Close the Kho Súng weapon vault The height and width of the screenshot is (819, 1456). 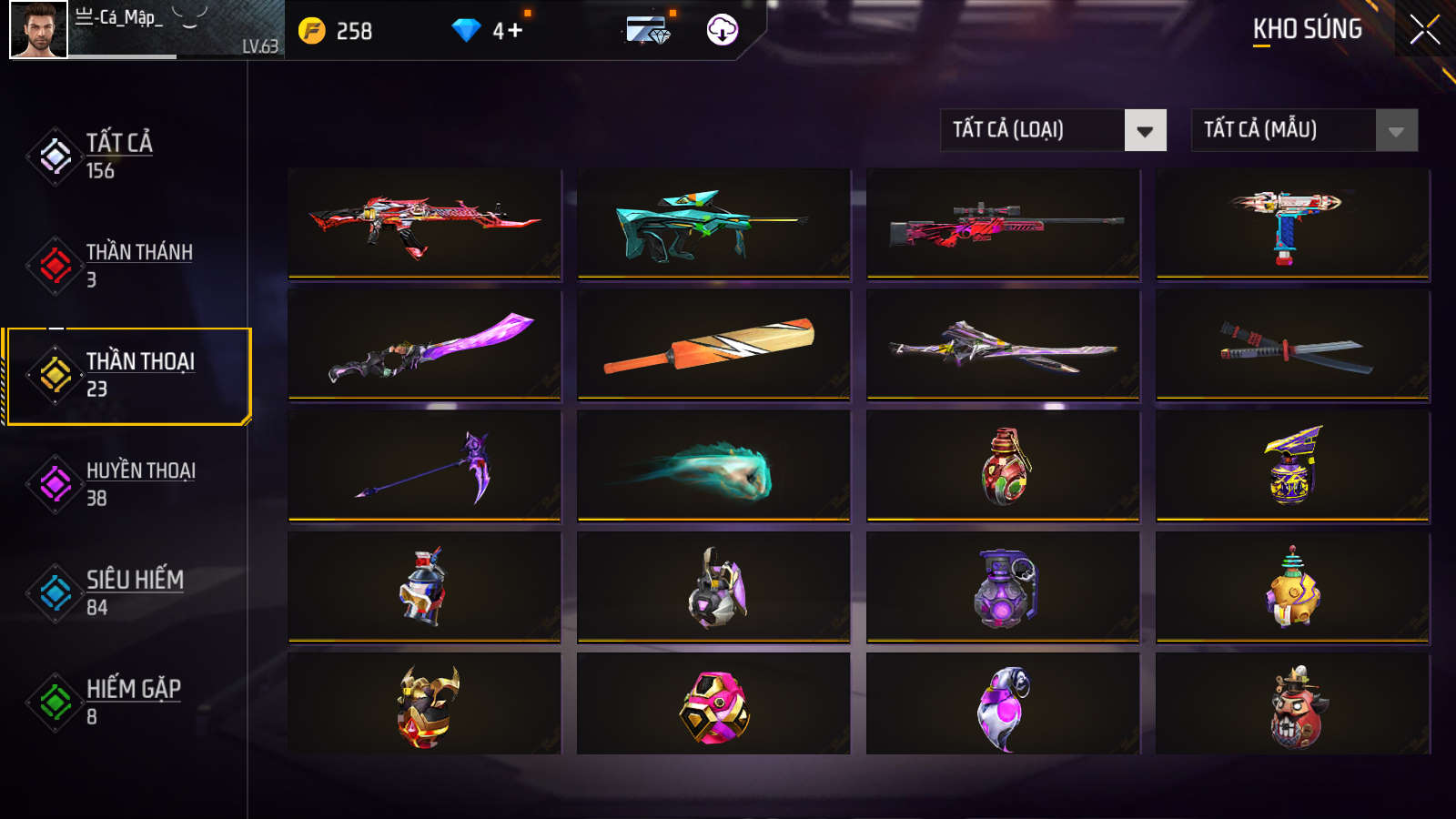(1424, 30)
